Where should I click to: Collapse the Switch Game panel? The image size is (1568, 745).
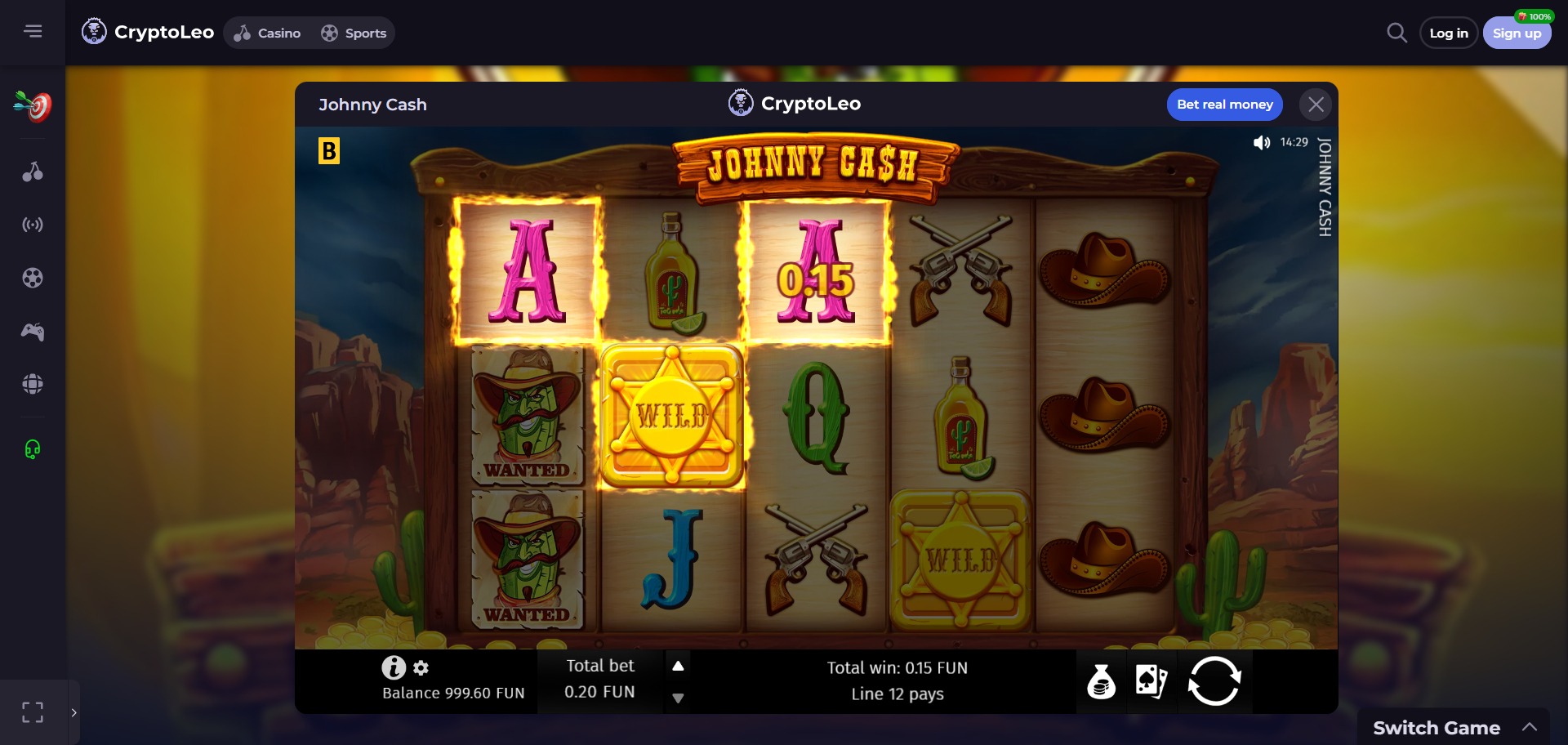[1530, 726]
